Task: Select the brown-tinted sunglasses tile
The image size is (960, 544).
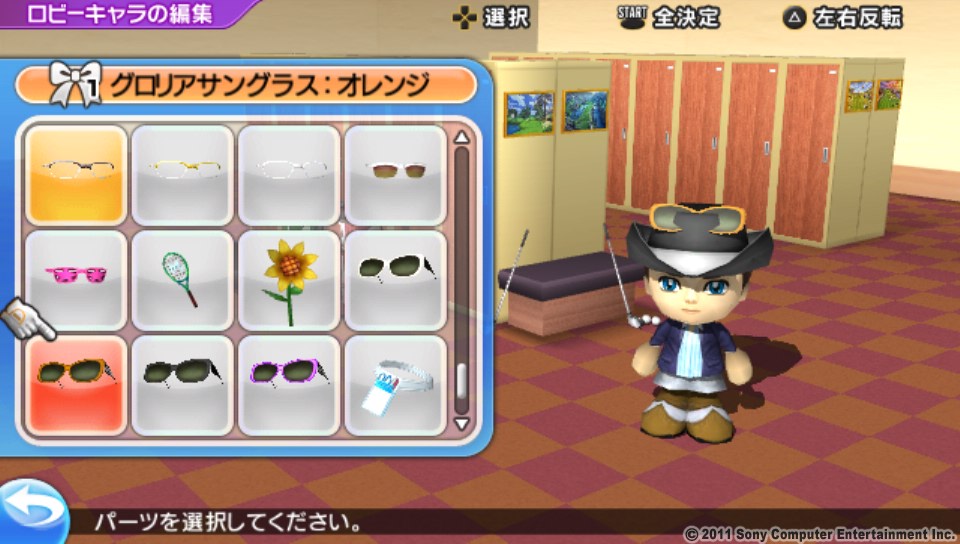Action: (395, 173)
